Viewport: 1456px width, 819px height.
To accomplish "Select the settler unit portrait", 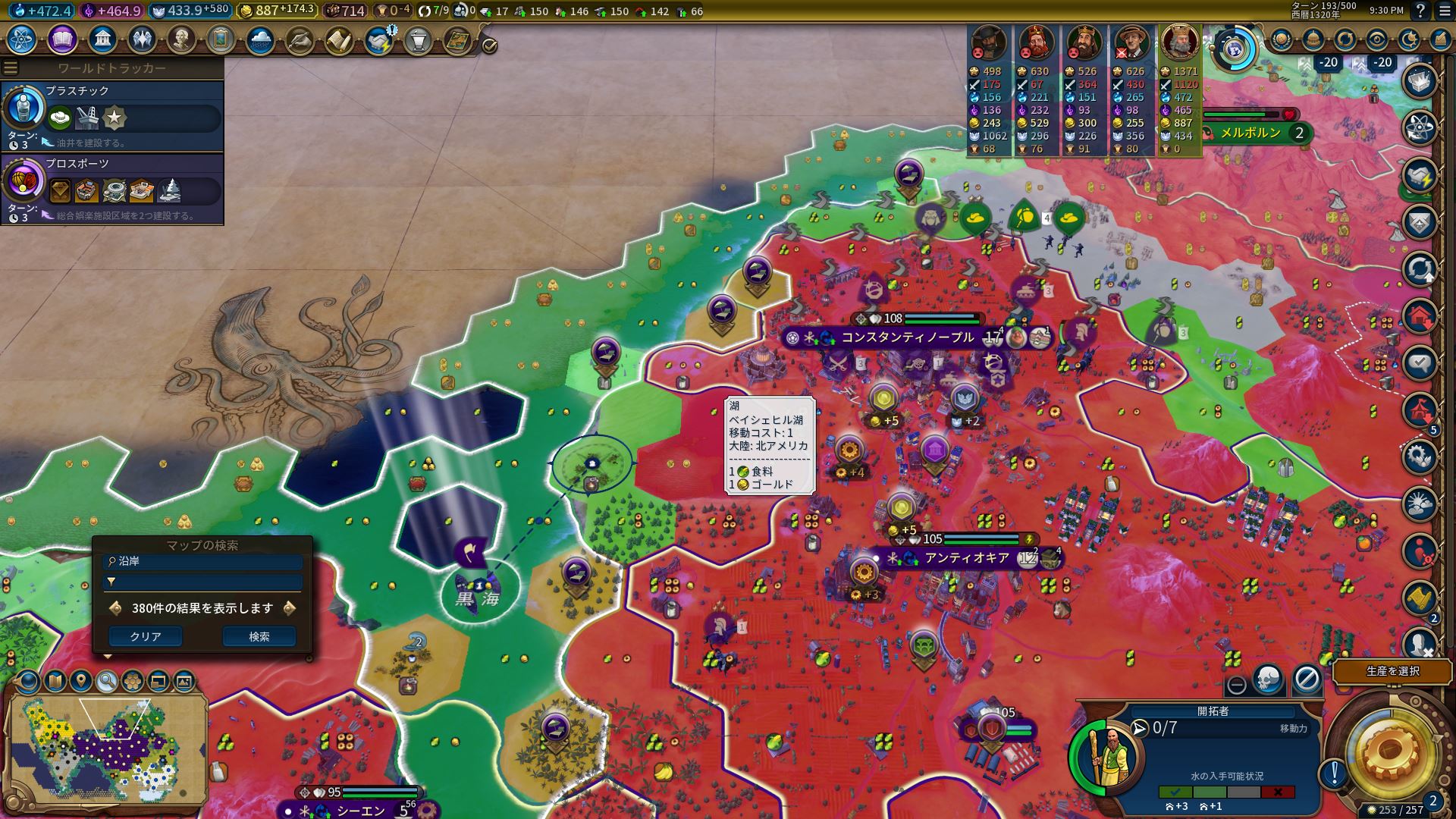I will click(x=1106, y=754).
